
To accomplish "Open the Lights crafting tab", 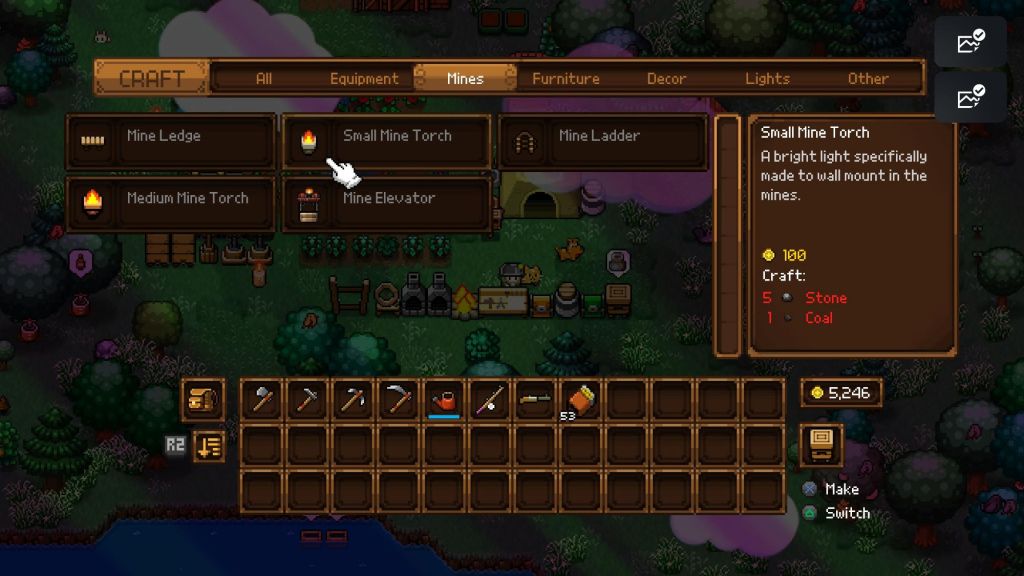I will [767, 79].
